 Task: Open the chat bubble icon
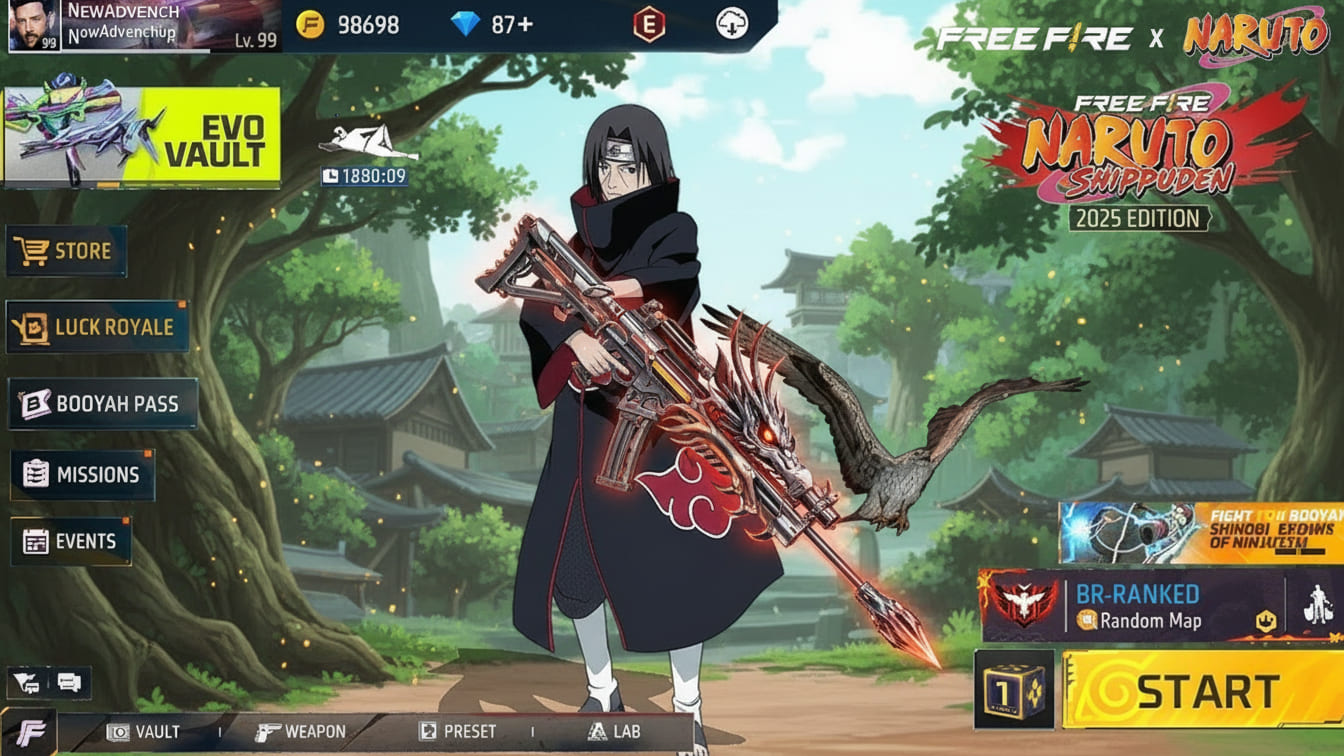[x=69, y=683]
